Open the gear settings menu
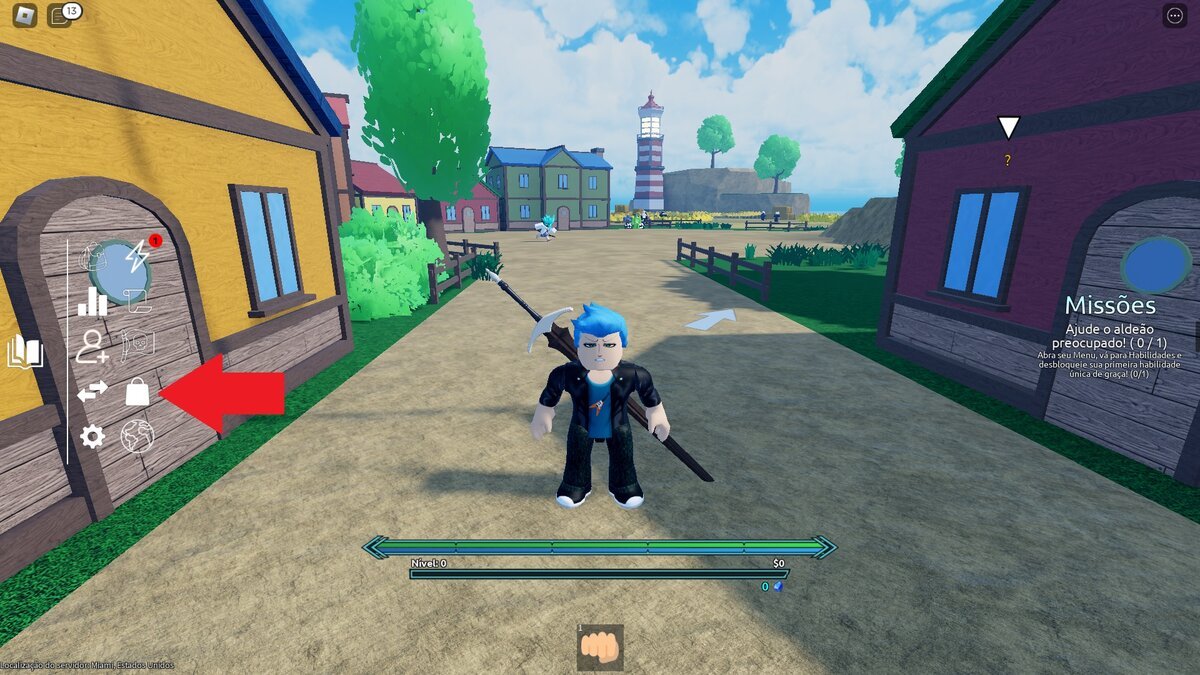Viewport: 1200px width, 675px height. 92,436
